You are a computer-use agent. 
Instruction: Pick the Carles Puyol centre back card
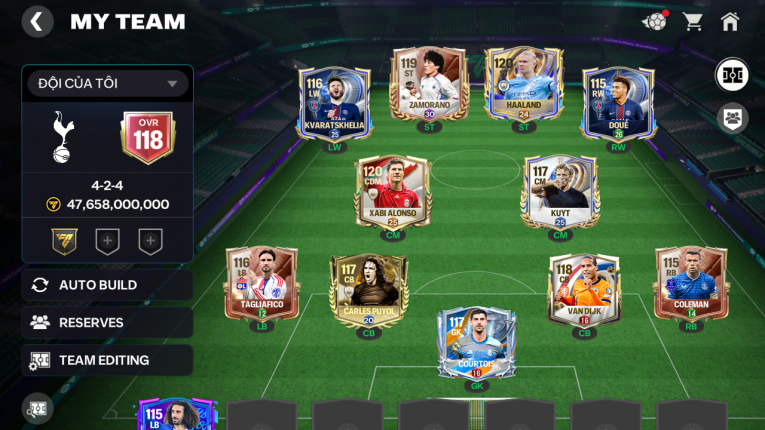point(368,290)
